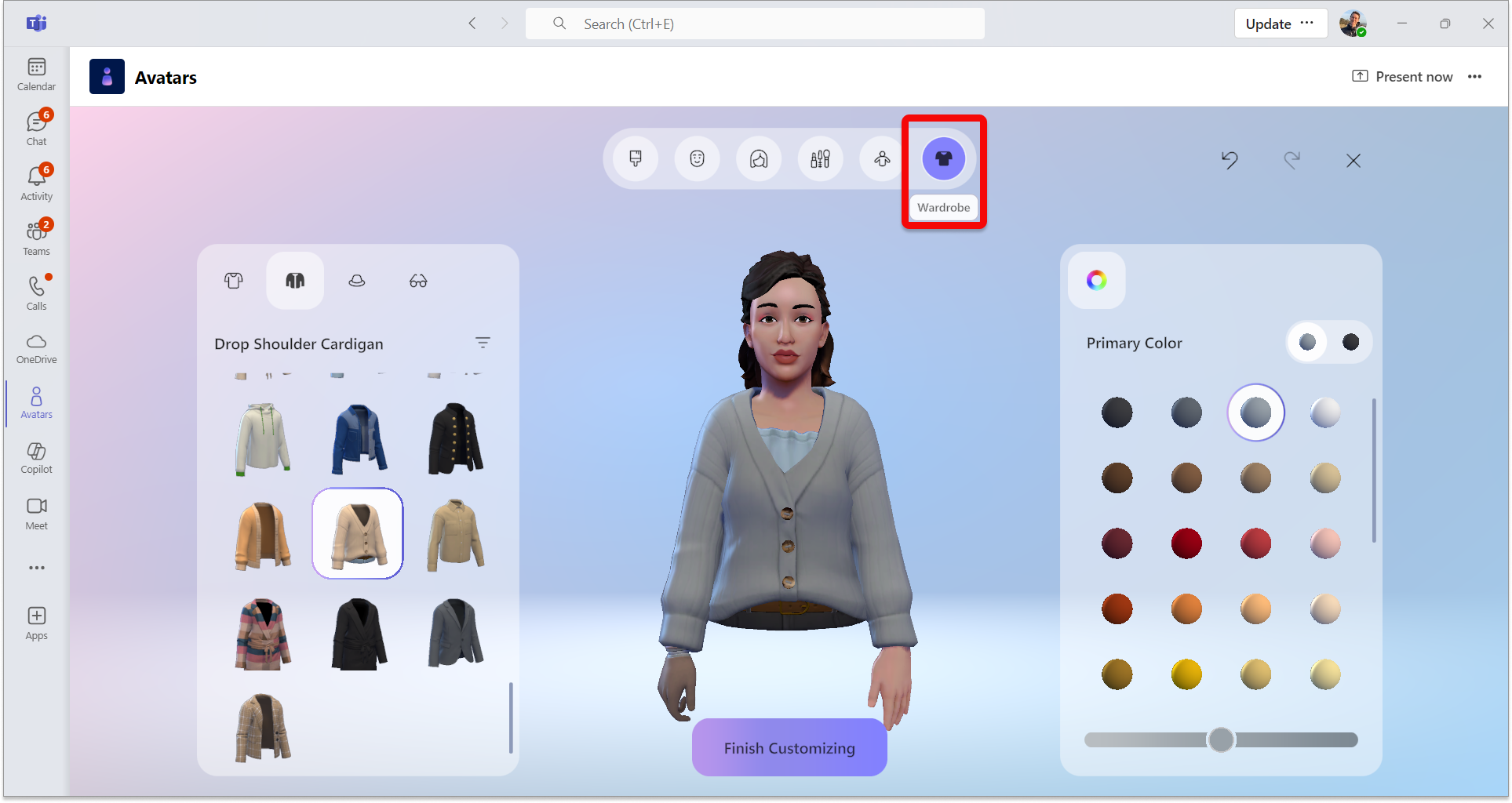Open the profile account menu
This screenshot has width=1512, height=803.
coord(1353,23)
